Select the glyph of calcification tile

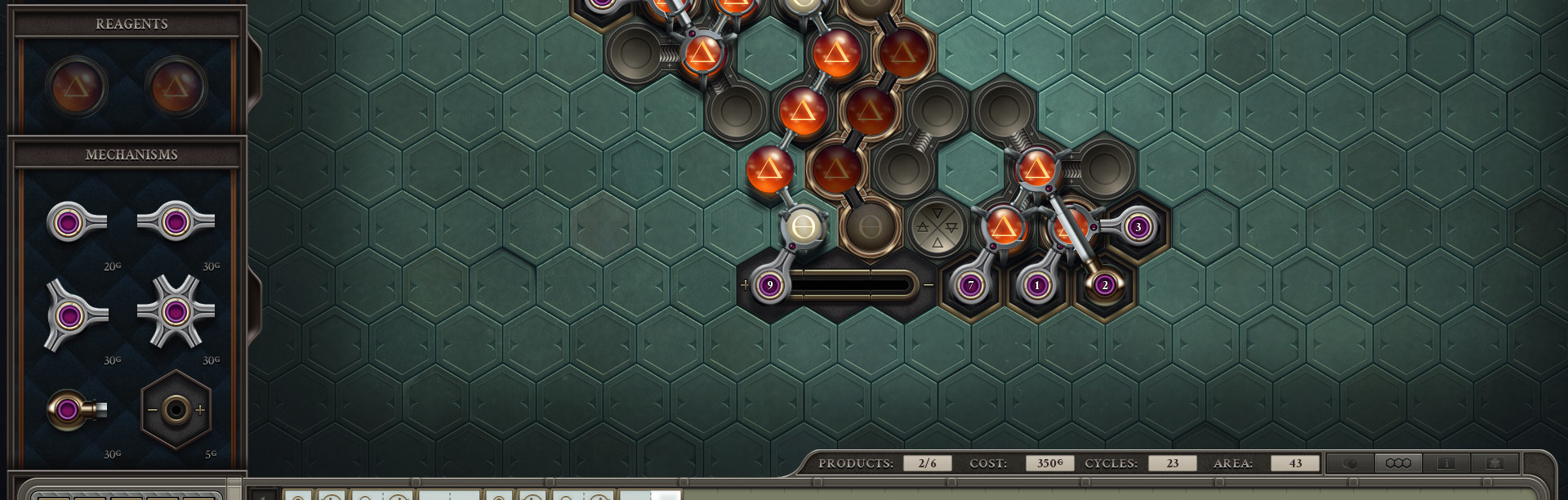tap(937, 227)
